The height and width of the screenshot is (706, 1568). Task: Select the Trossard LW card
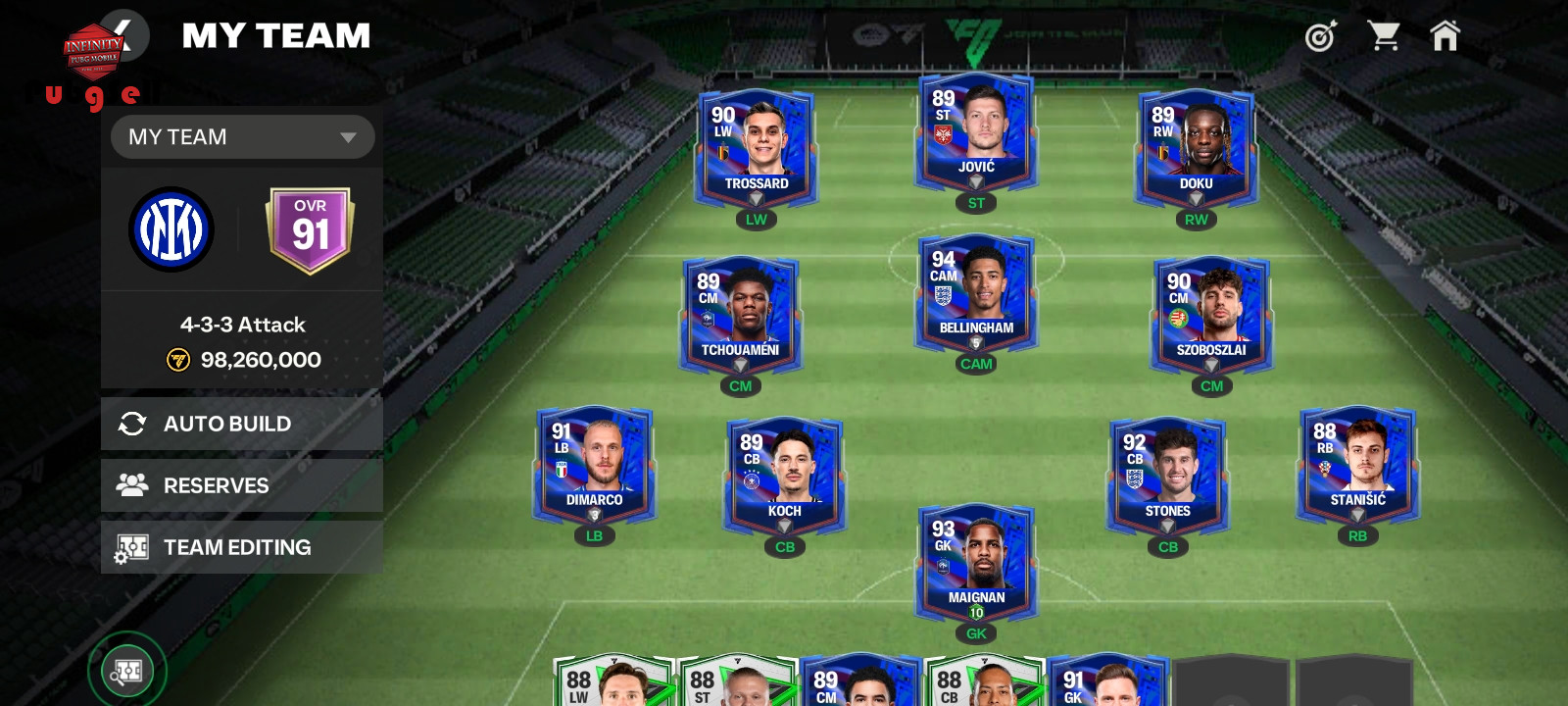[756, 147]
